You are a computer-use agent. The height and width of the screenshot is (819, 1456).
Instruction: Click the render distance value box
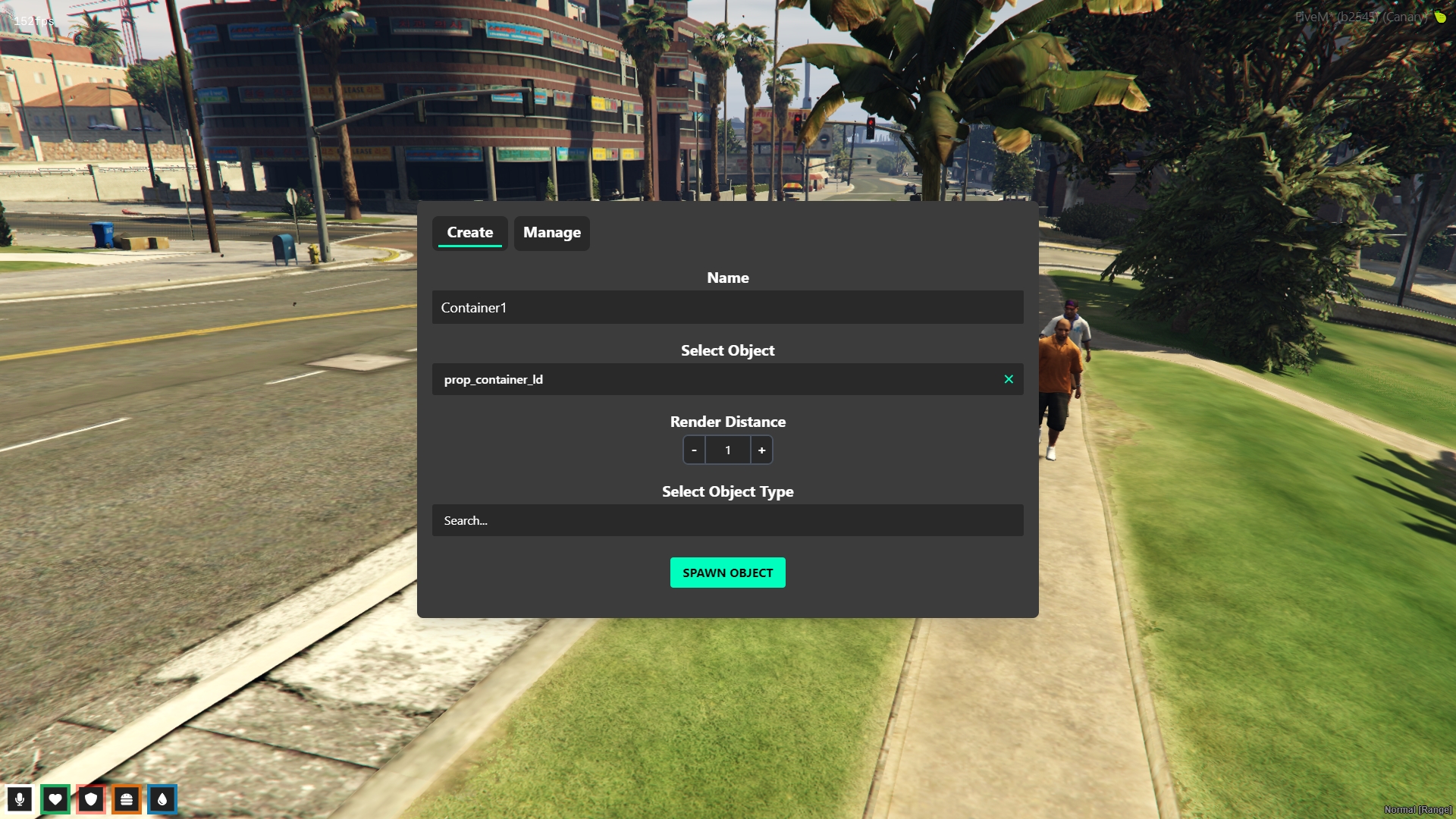(x=728, y=450)
